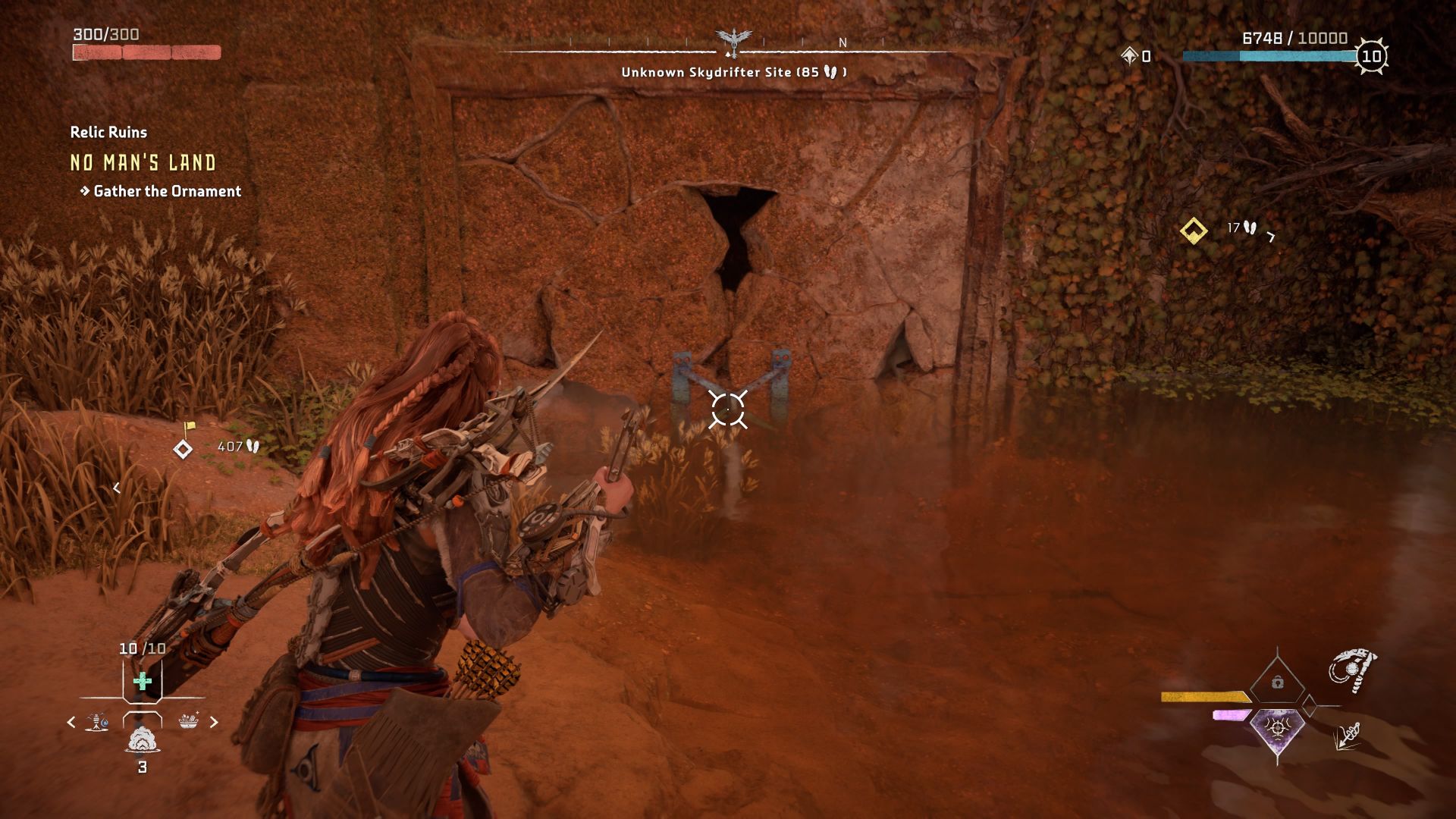Click the sling weapon icon bottom right

pyautogui.click(x=1354, y=669)
